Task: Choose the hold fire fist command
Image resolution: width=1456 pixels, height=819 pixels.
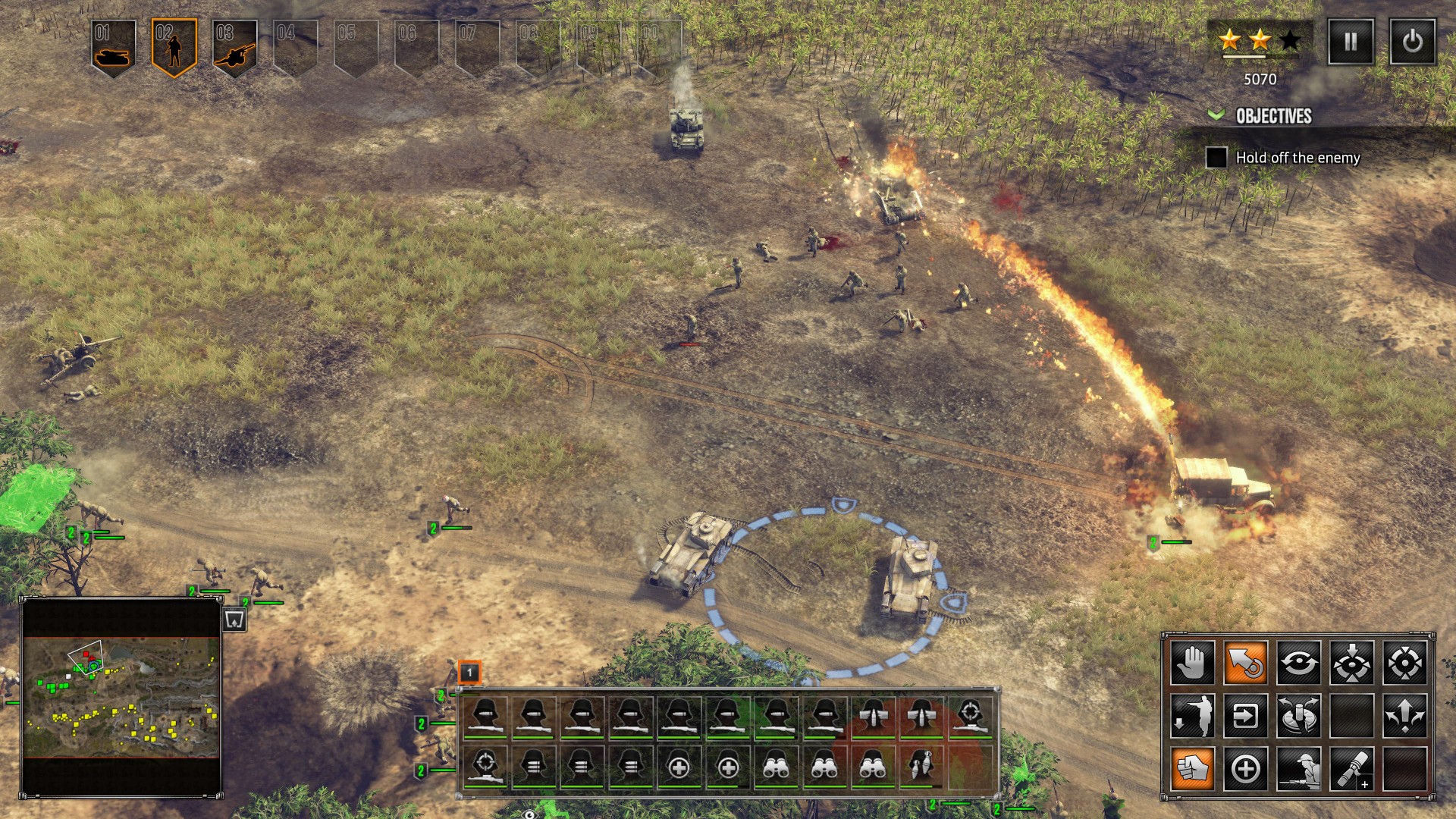Action: 1192,769
